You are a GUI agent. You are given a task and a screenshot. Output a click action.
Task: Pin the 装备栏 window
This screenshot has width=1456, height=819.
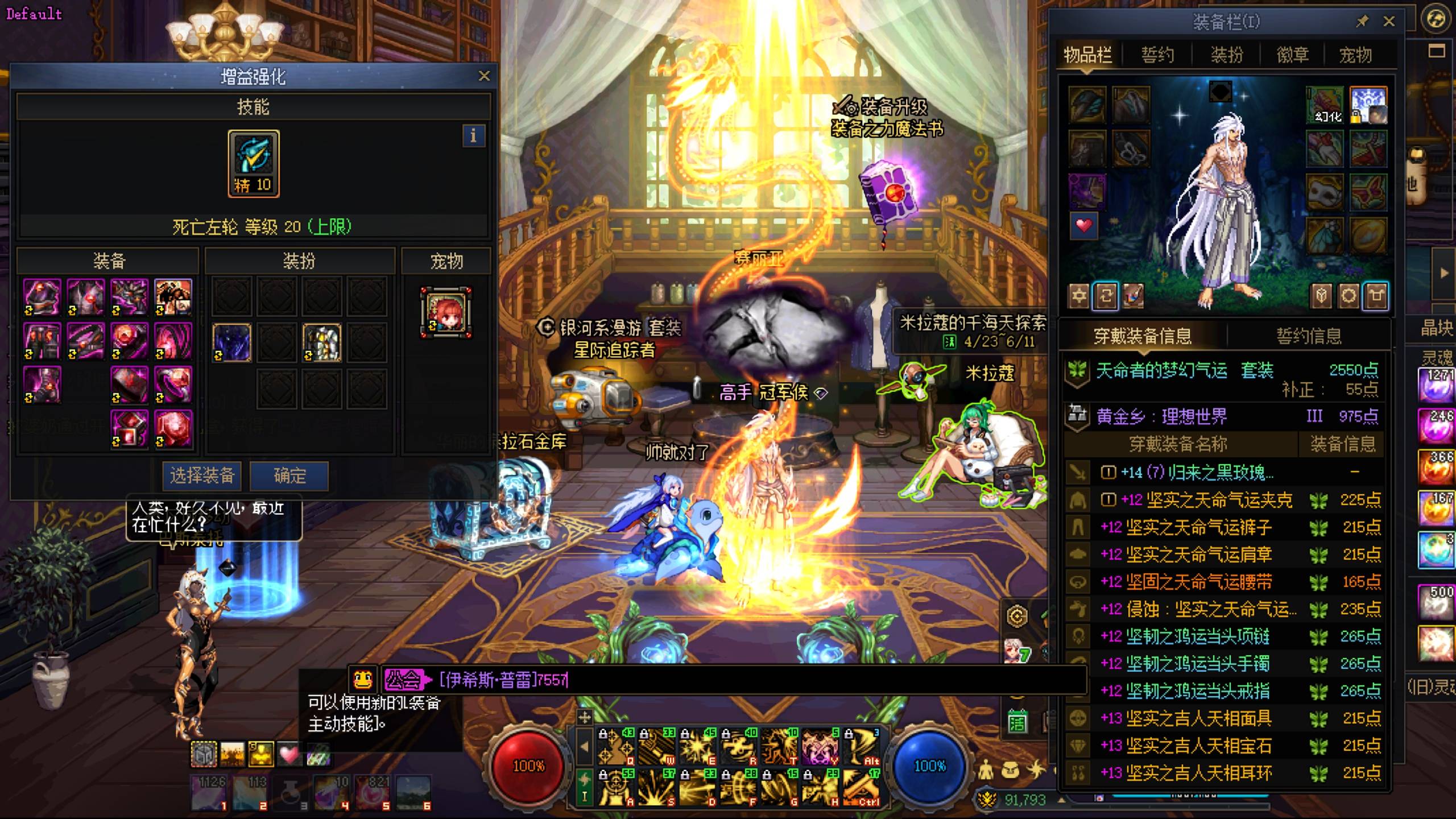pyautogui.click(x=1362, y=22)
